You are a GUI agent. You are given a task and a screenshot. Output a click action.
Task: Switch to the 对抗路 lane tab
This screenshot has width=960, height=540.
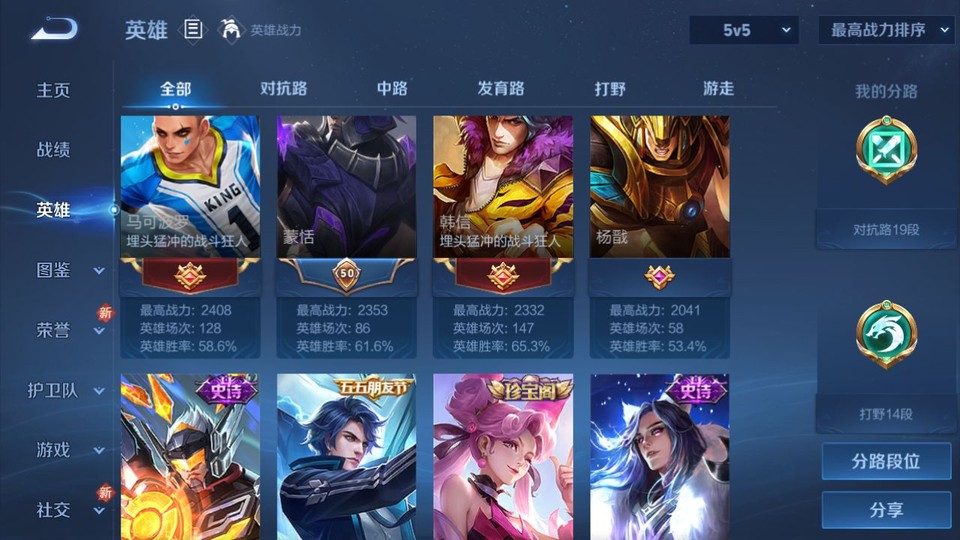click(283, 88)
